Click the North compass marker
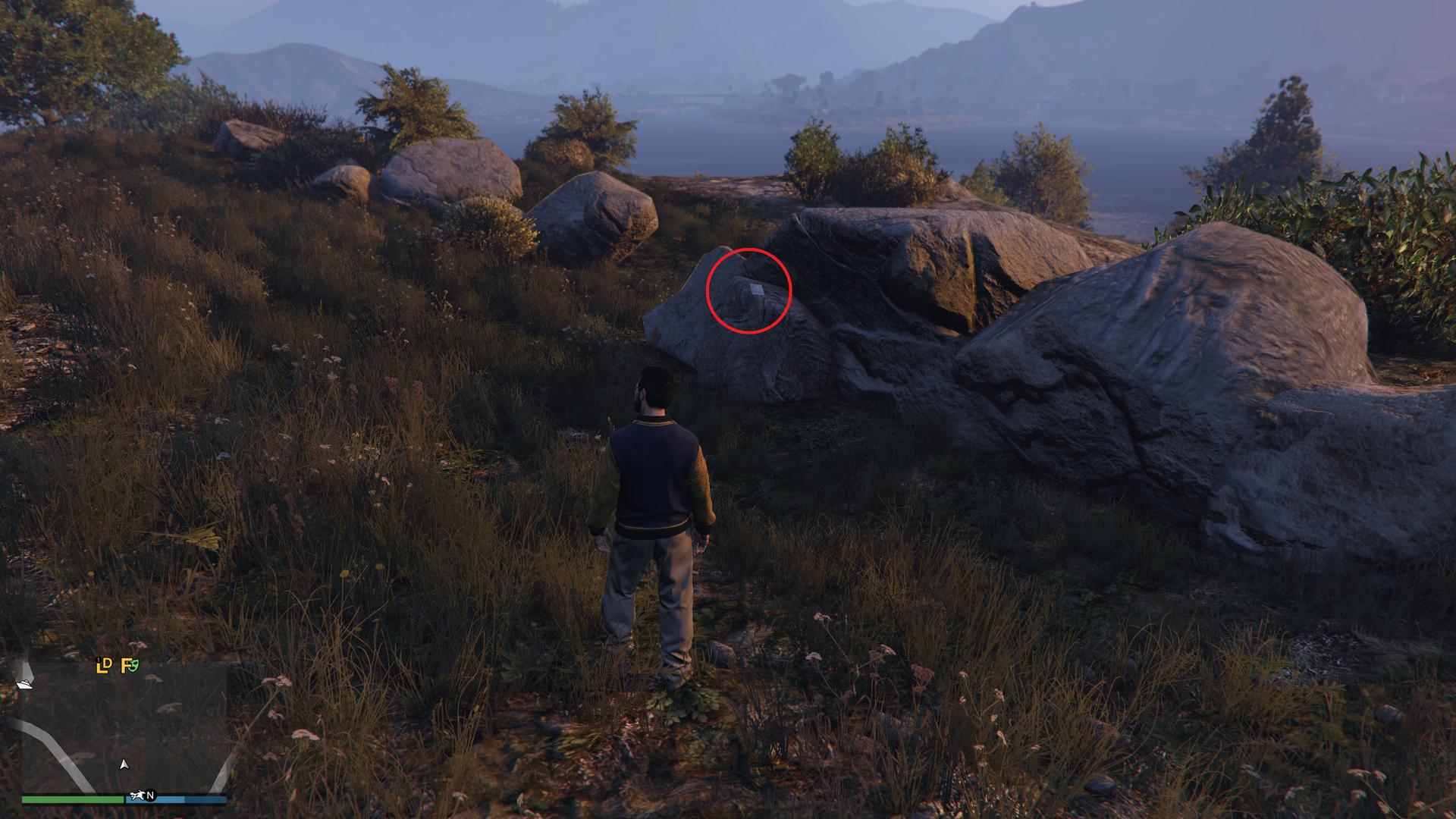The height and width of the screenshot is (819, 1456). pyautogui.click(x=150, y=795)
